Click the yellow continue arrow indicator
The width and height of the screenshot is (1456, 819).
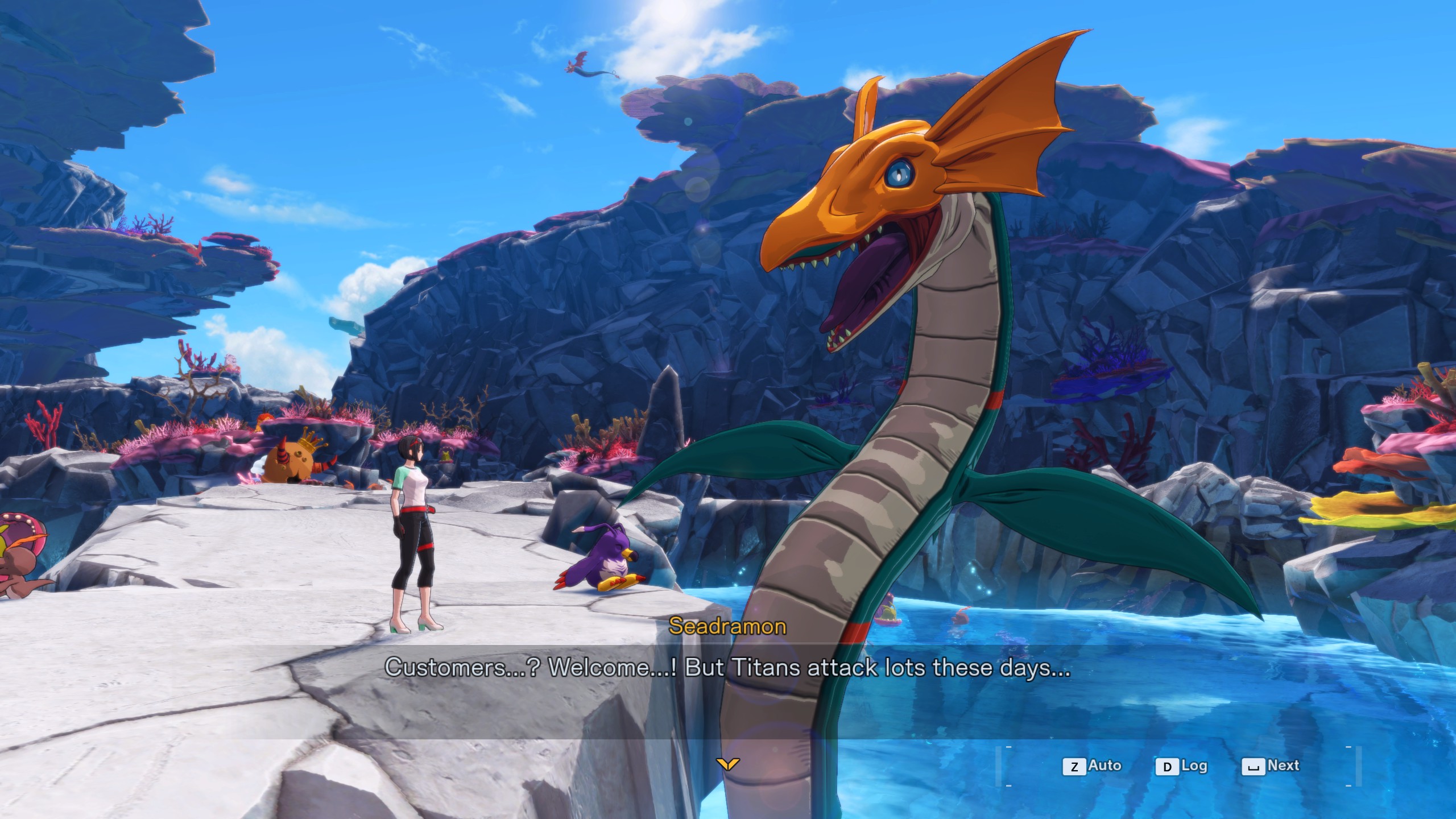point(727,763)
